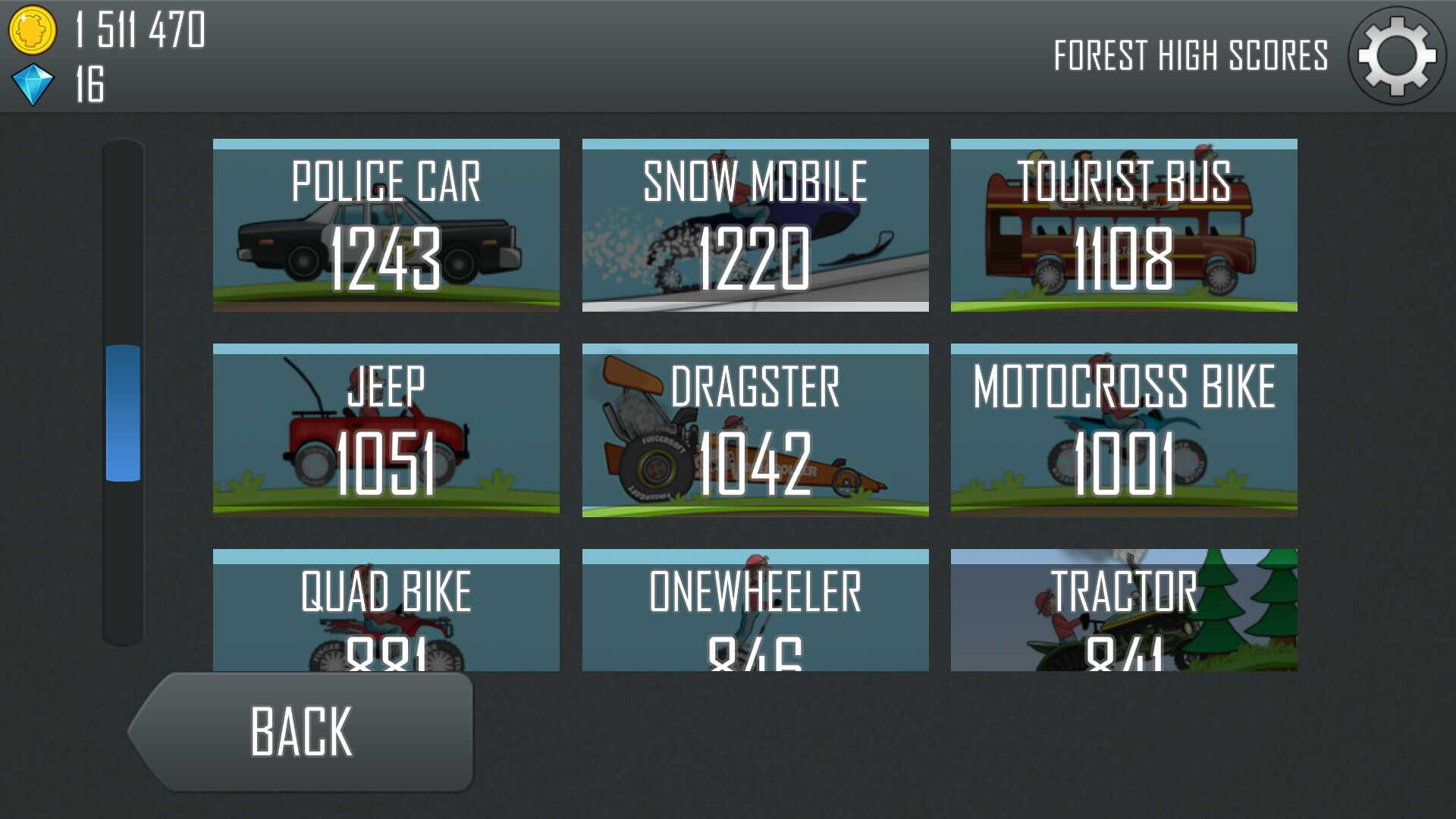The width and height of the screenshot is (1456, 819).
Task: Choose the Onewheeler score tile
Action: pos(755,610)
